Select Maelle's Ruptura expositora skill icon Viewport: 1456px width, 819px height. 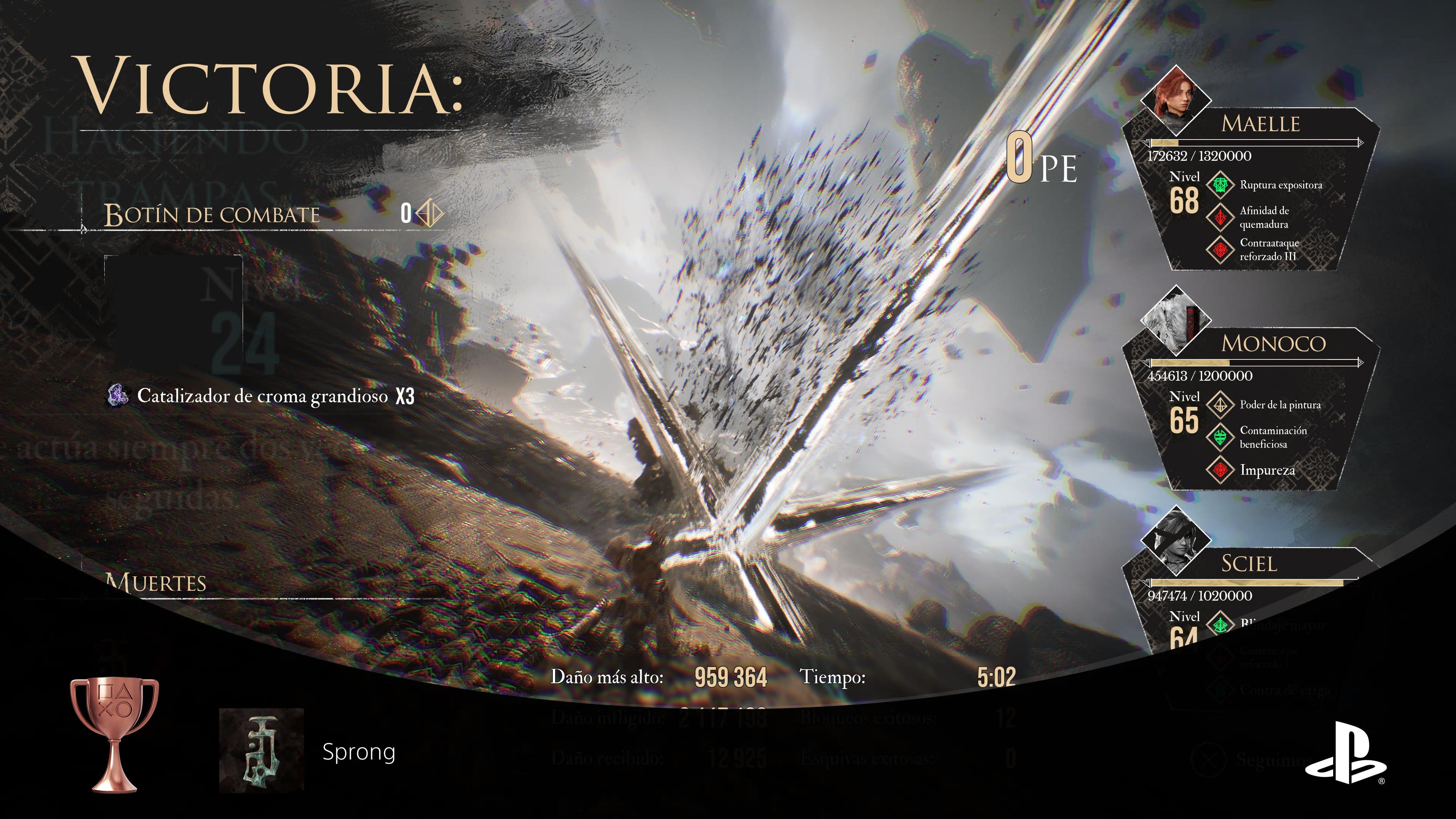point(1220,185)
